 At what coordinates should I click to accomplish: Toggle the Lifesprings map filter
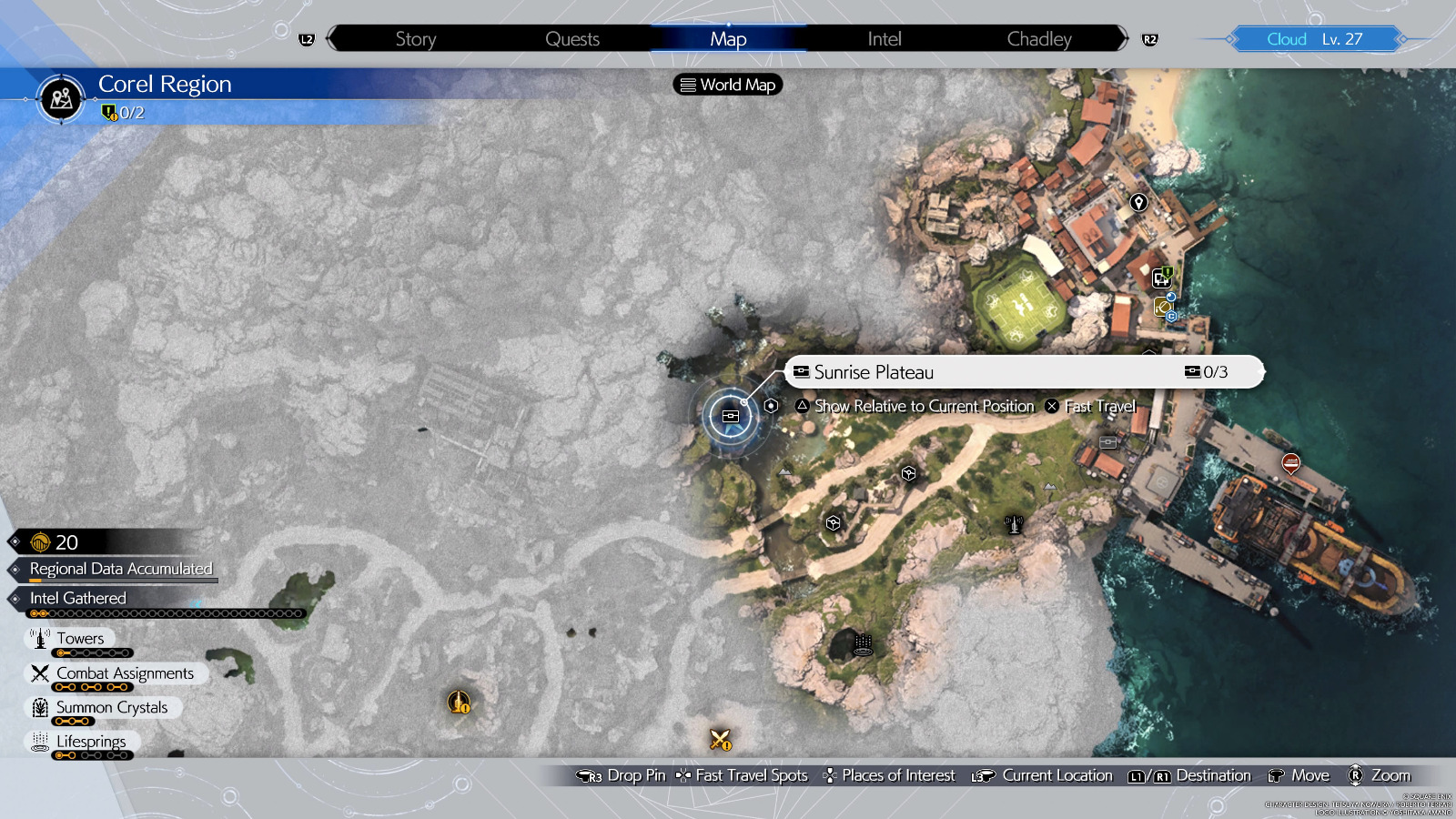(89, 742)
